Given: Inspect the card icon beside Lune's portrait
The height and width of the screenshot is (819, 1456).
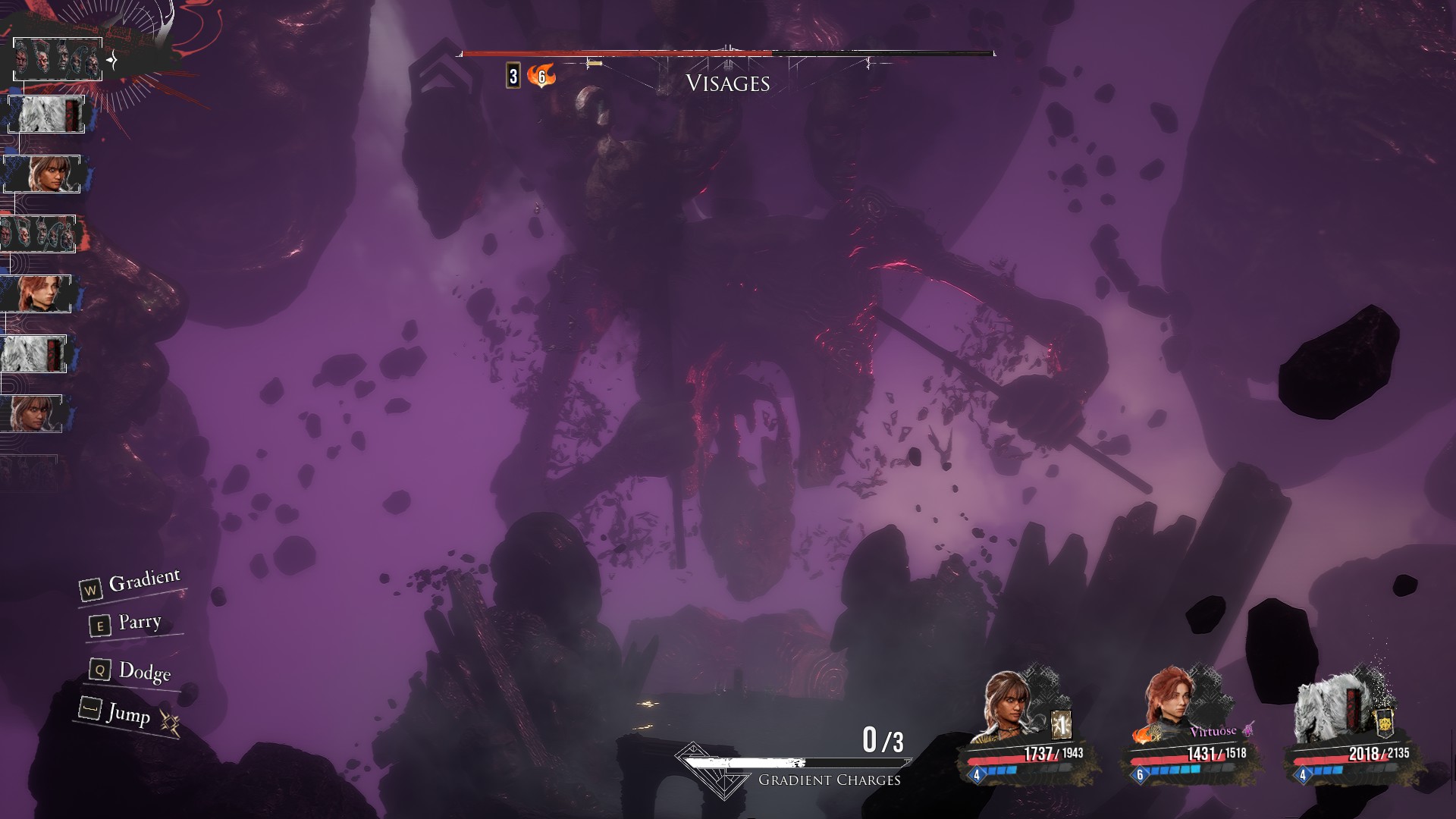Looking at the screenshot, I should [x=1062, y=726].
